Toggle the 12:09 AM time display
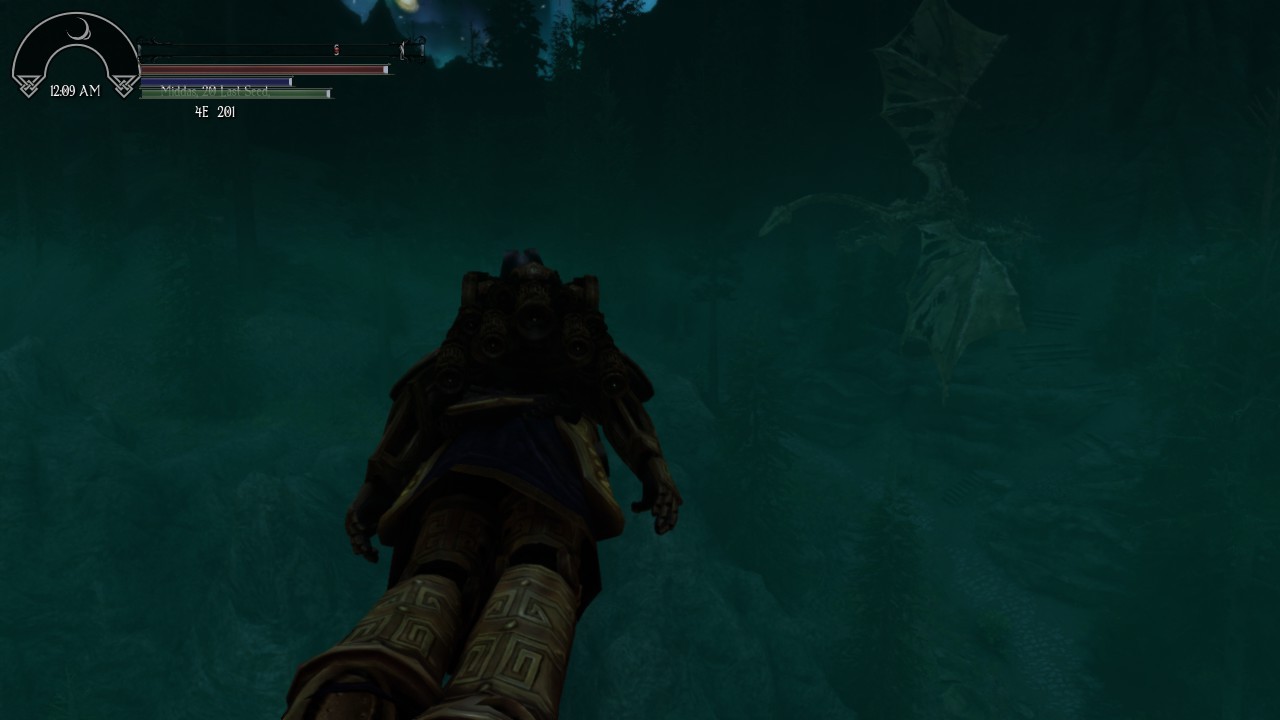 [x=74, y=90]
